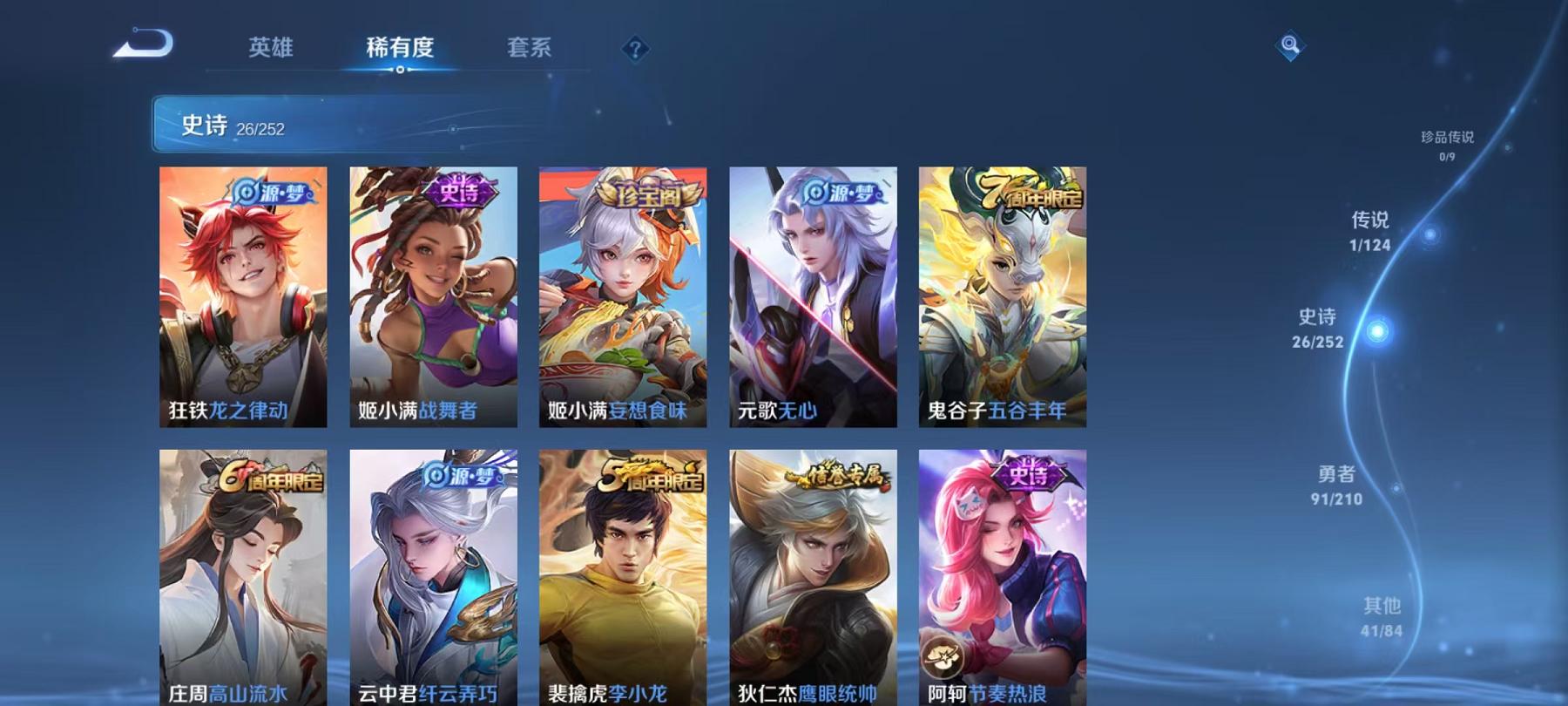
Task: Click the question mark help icon
Action: 635,50
